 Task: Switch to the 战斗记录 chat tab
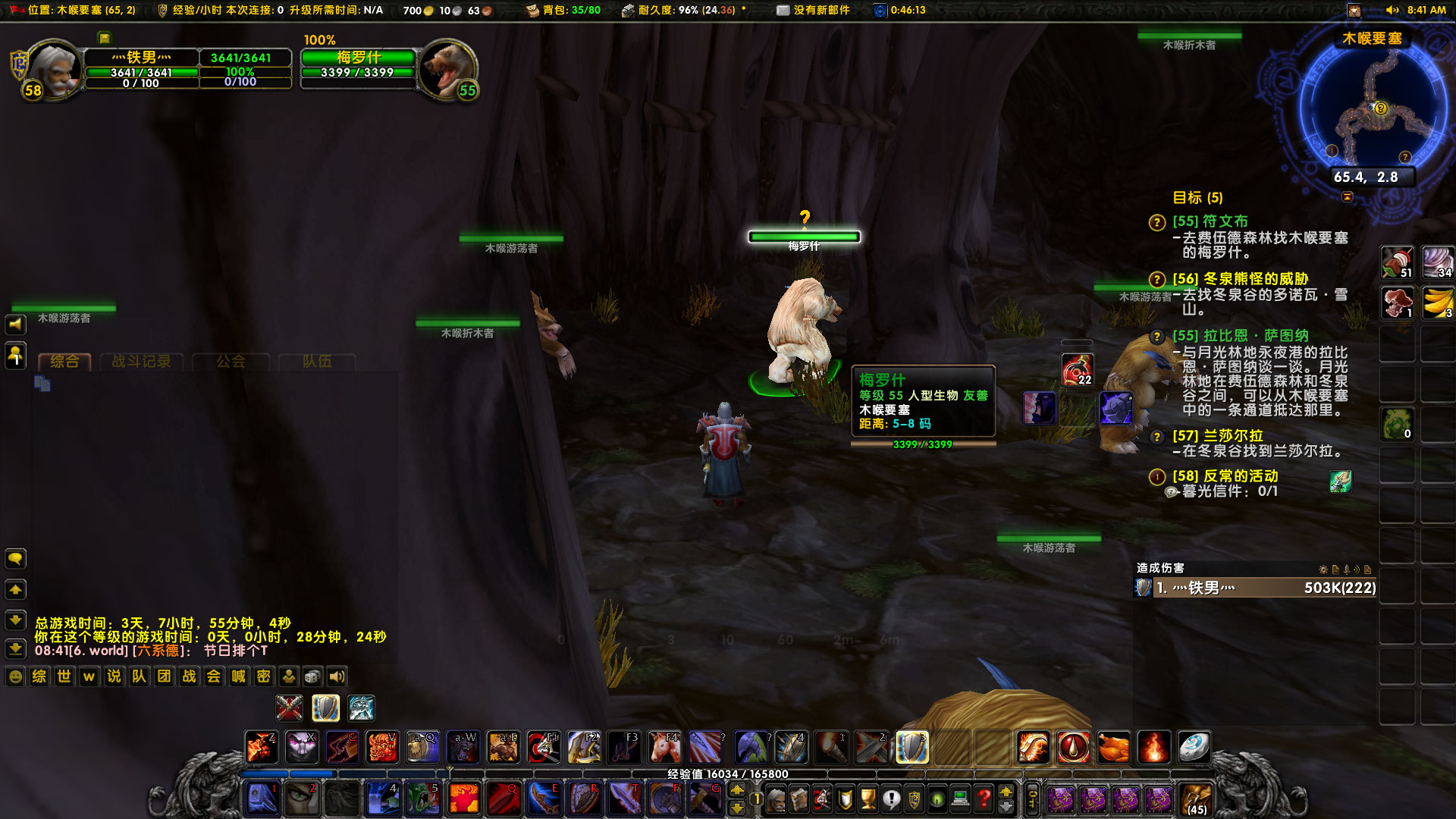pyautogui.click(x=143, y=362)
